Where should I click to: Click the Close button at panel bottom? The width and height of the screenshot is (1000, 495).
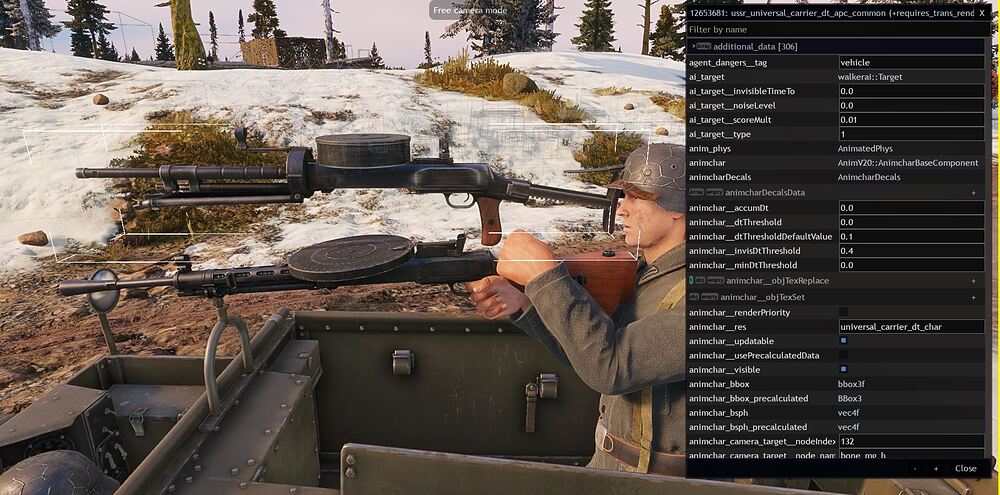(x=965, y=468)
